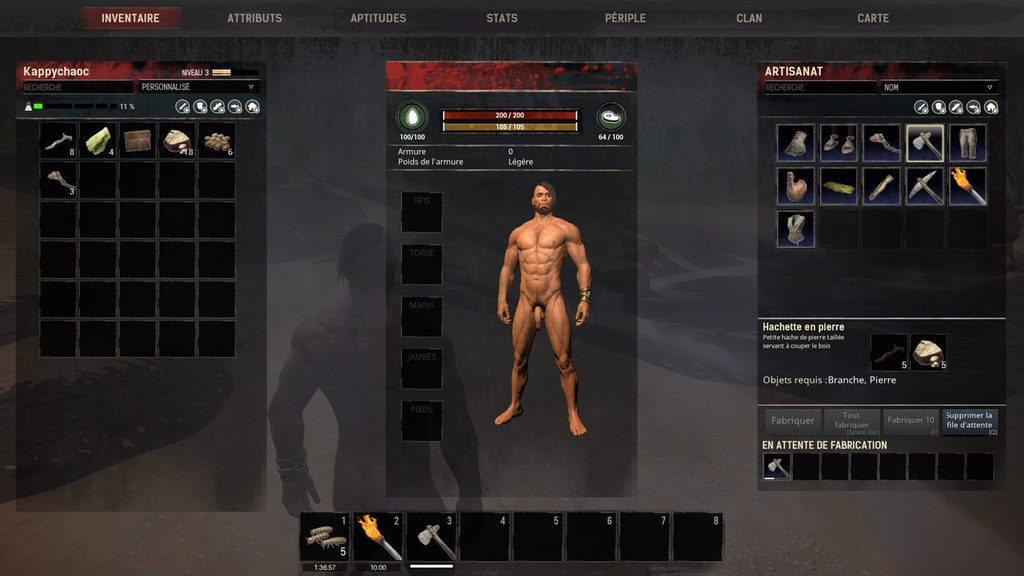This screenshot has width=1024, height=576.
Task: Select the torch recipe in crafting grid
Action: pyautogui.click(x=968, y=186)
